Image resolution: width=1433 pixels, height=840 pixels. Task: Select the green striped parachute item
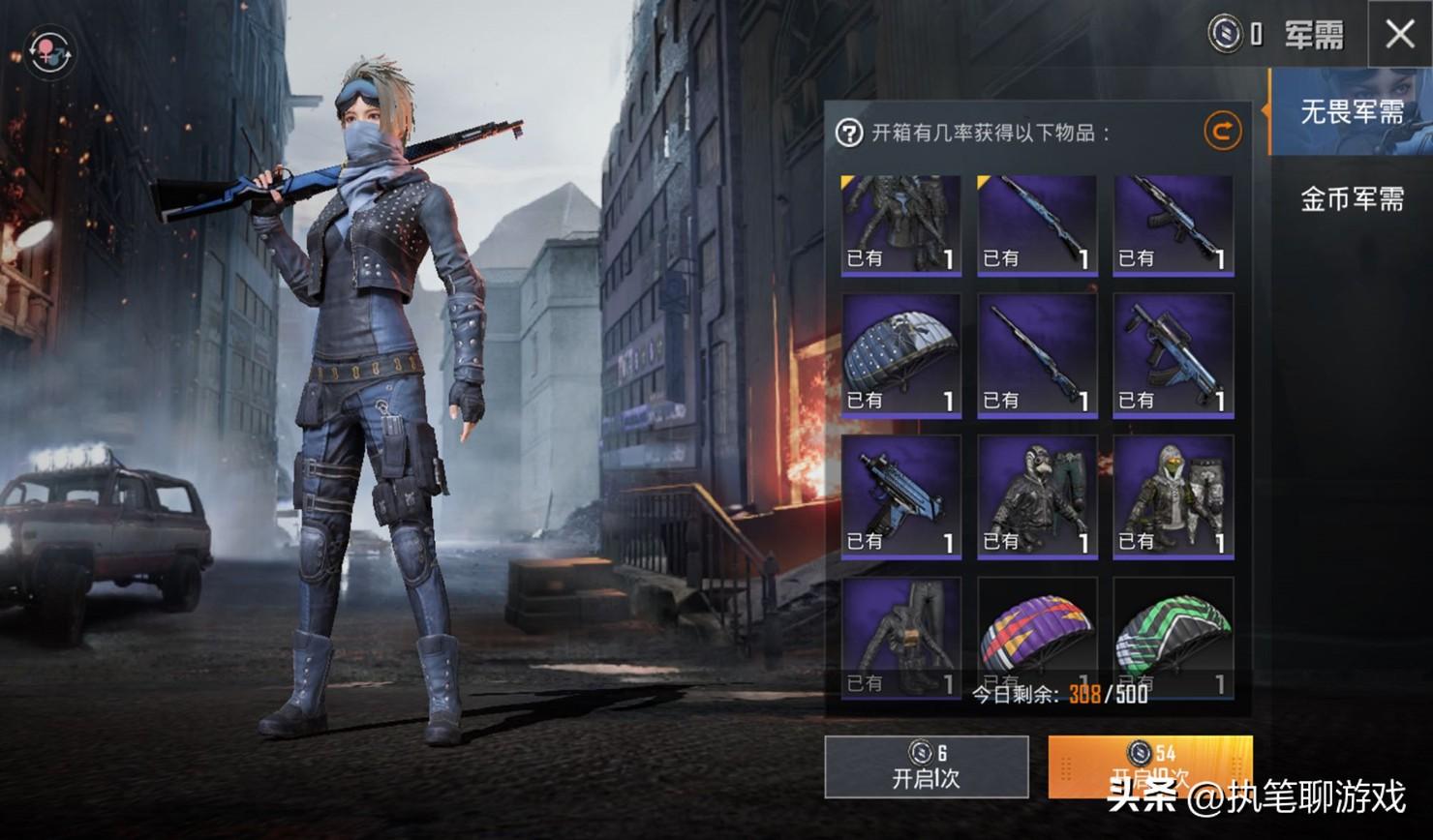pos(1173,636)
